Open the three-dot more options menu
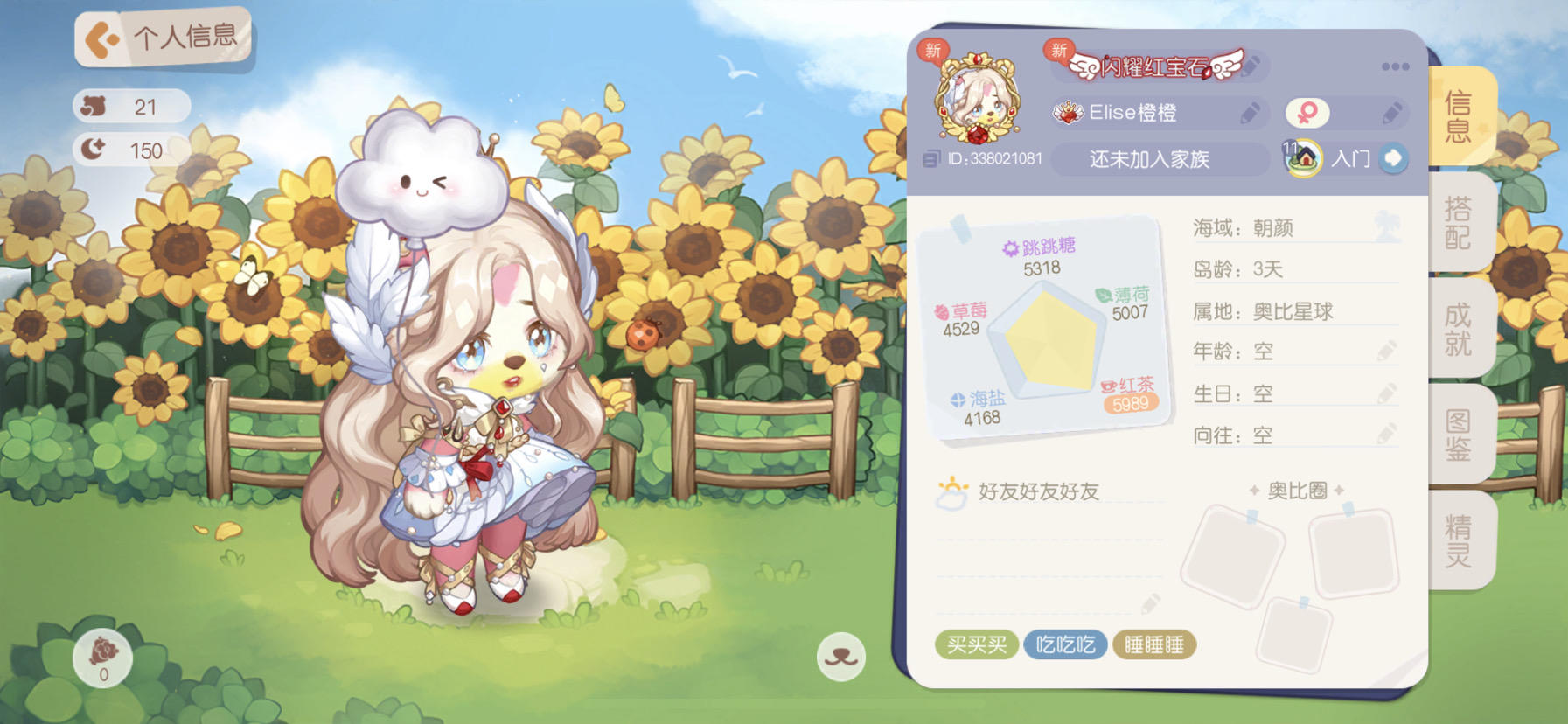 point(1396,66)
